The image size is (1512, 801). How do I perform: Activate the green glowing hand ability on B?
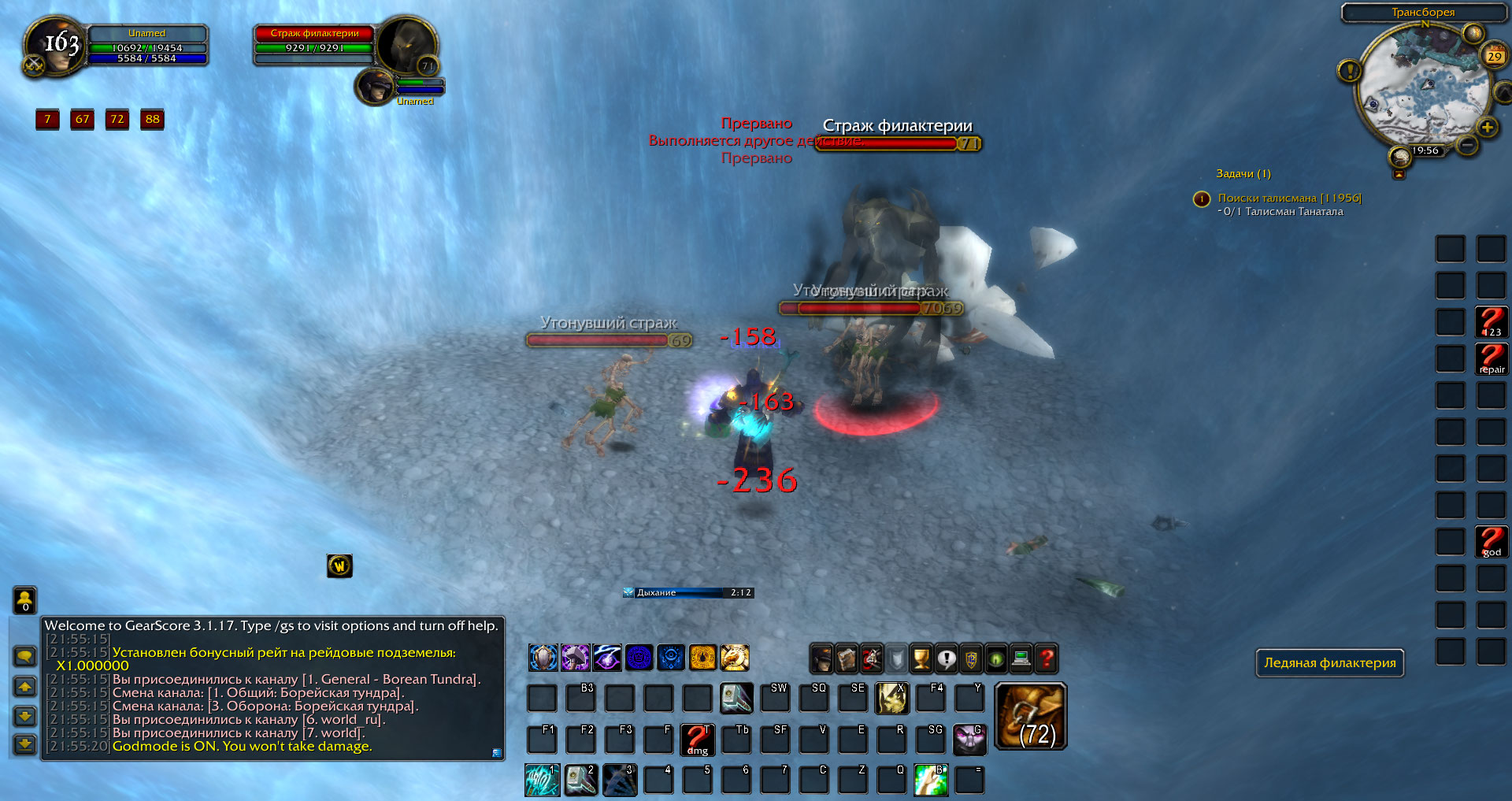pos(930,779)
